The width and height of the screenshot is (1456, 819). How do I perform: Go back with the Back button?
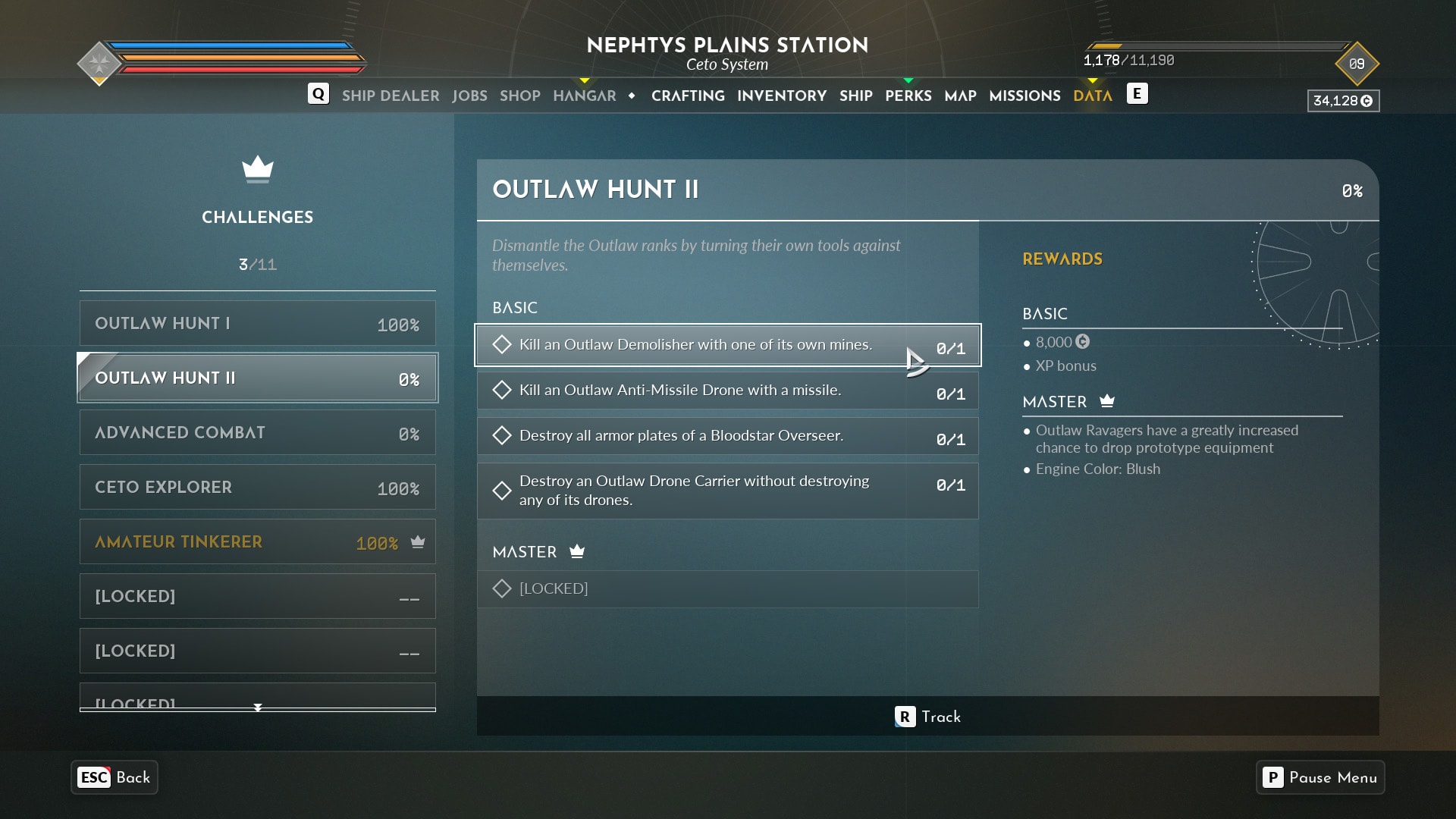(115, 777)
